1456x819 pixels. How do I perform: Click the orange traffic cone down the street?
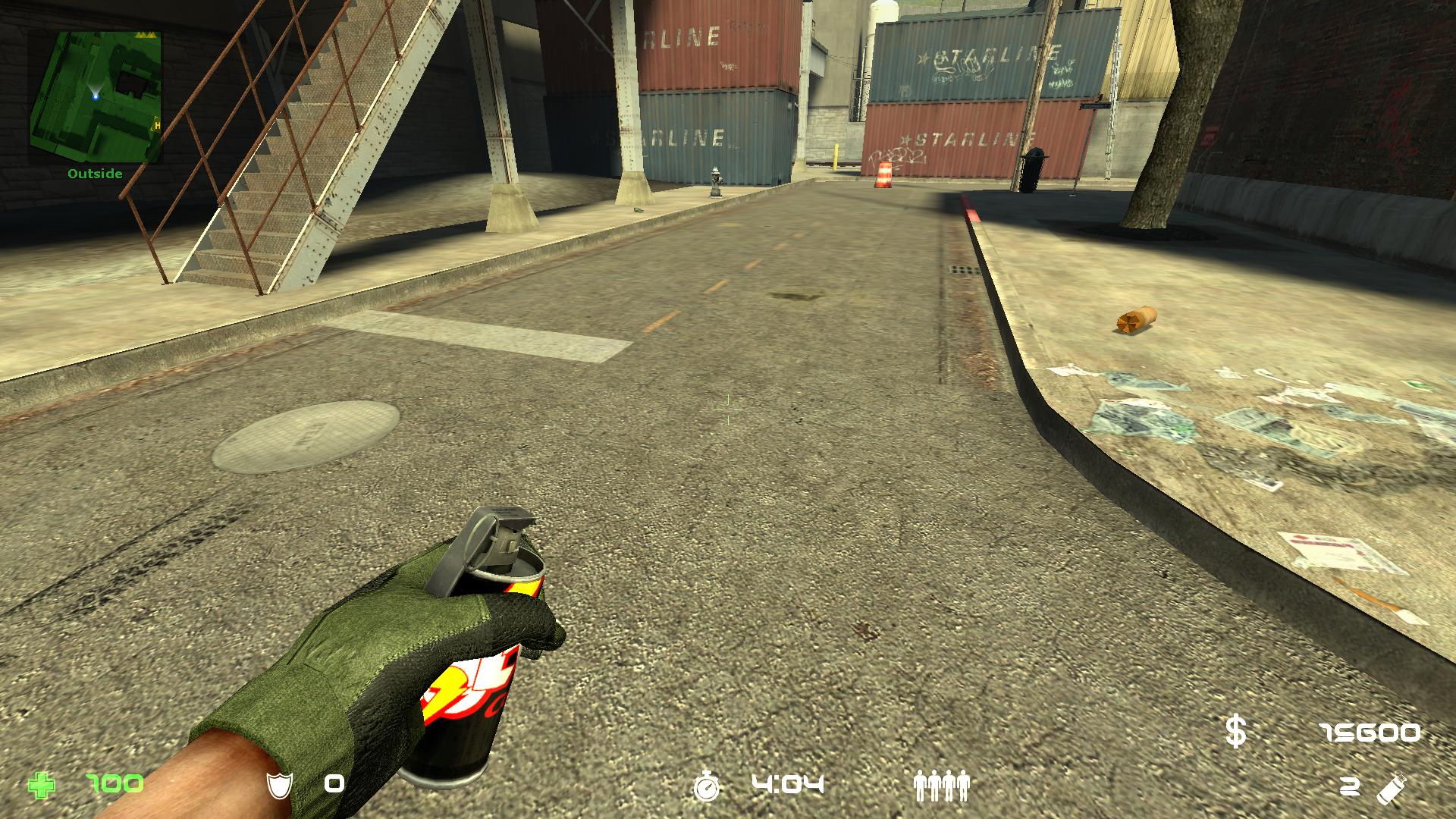click(x=882, y=175)
